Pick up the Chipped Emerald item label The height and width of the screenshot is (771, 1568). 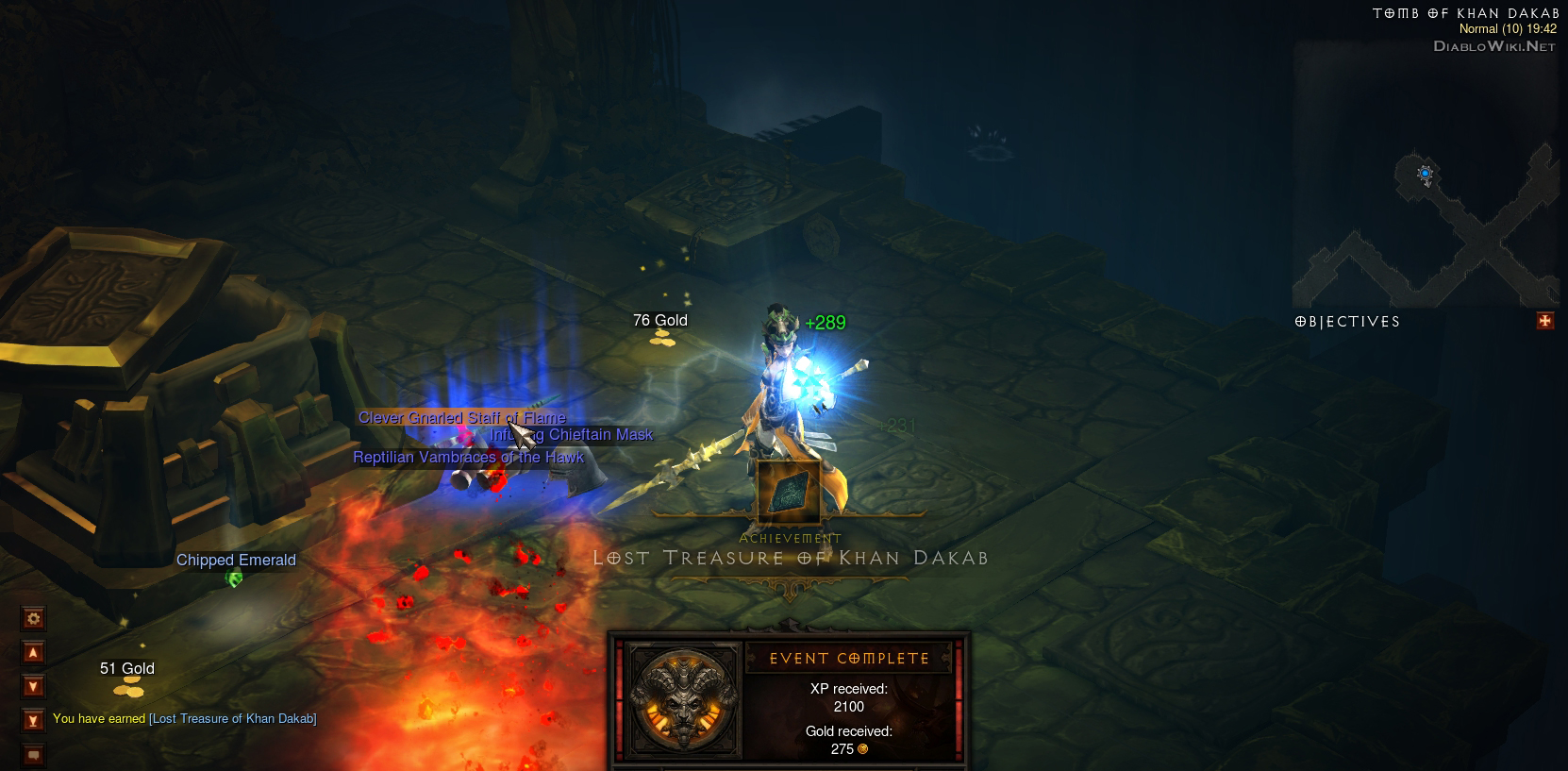click(x=236, y=561)
